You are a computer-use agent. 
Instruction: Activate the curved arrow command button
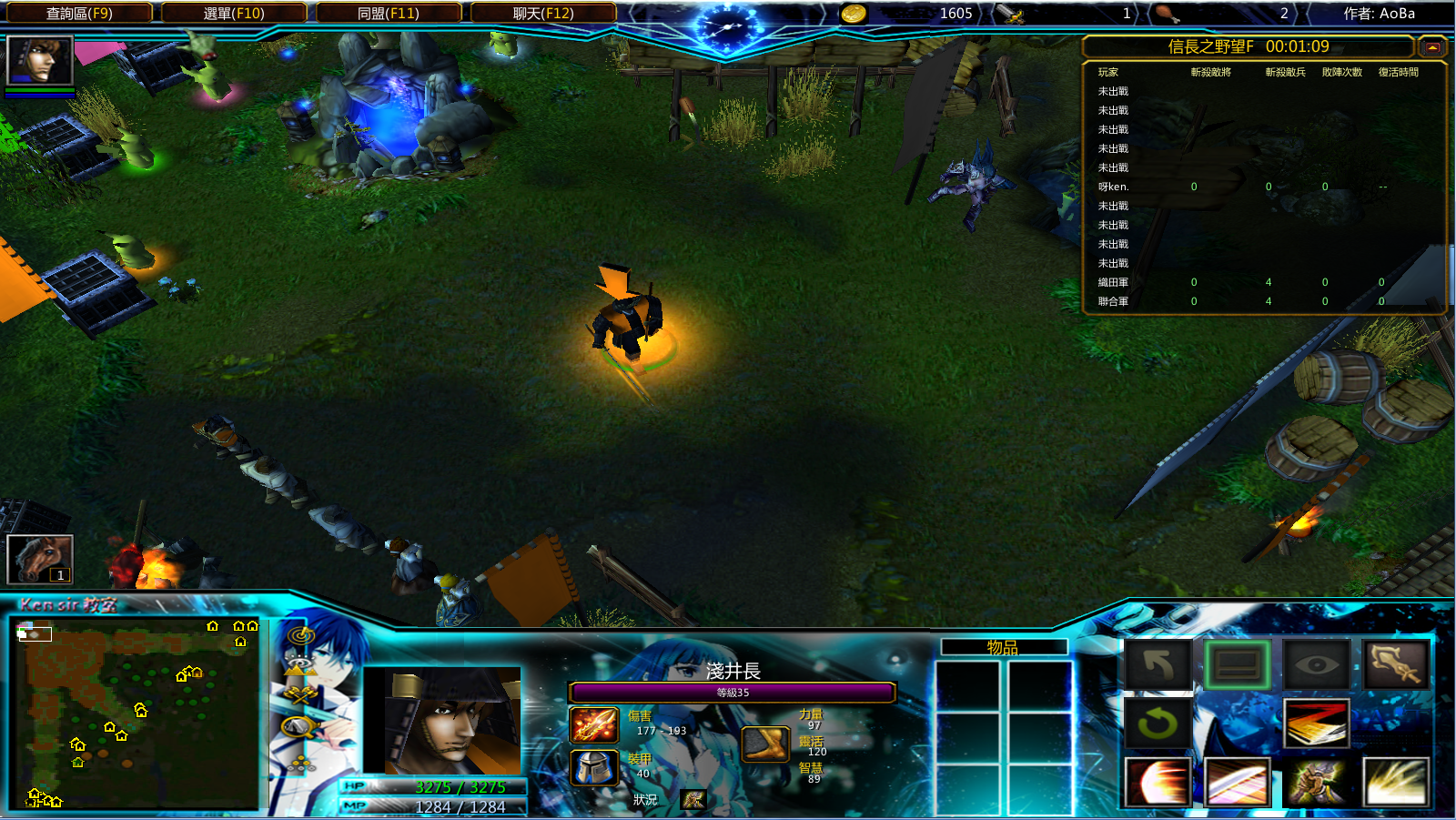pos(1158,664)
